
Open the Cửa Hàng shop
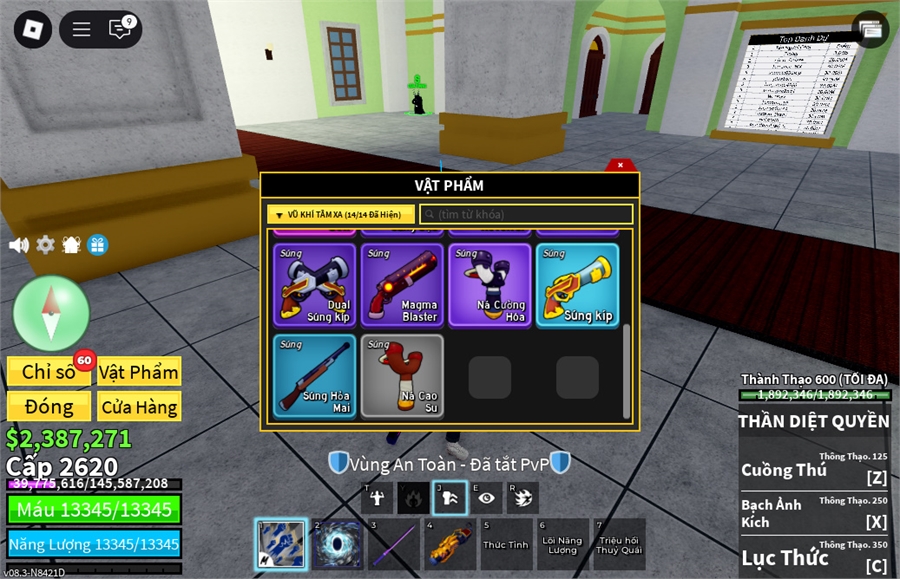pos(139,407)
